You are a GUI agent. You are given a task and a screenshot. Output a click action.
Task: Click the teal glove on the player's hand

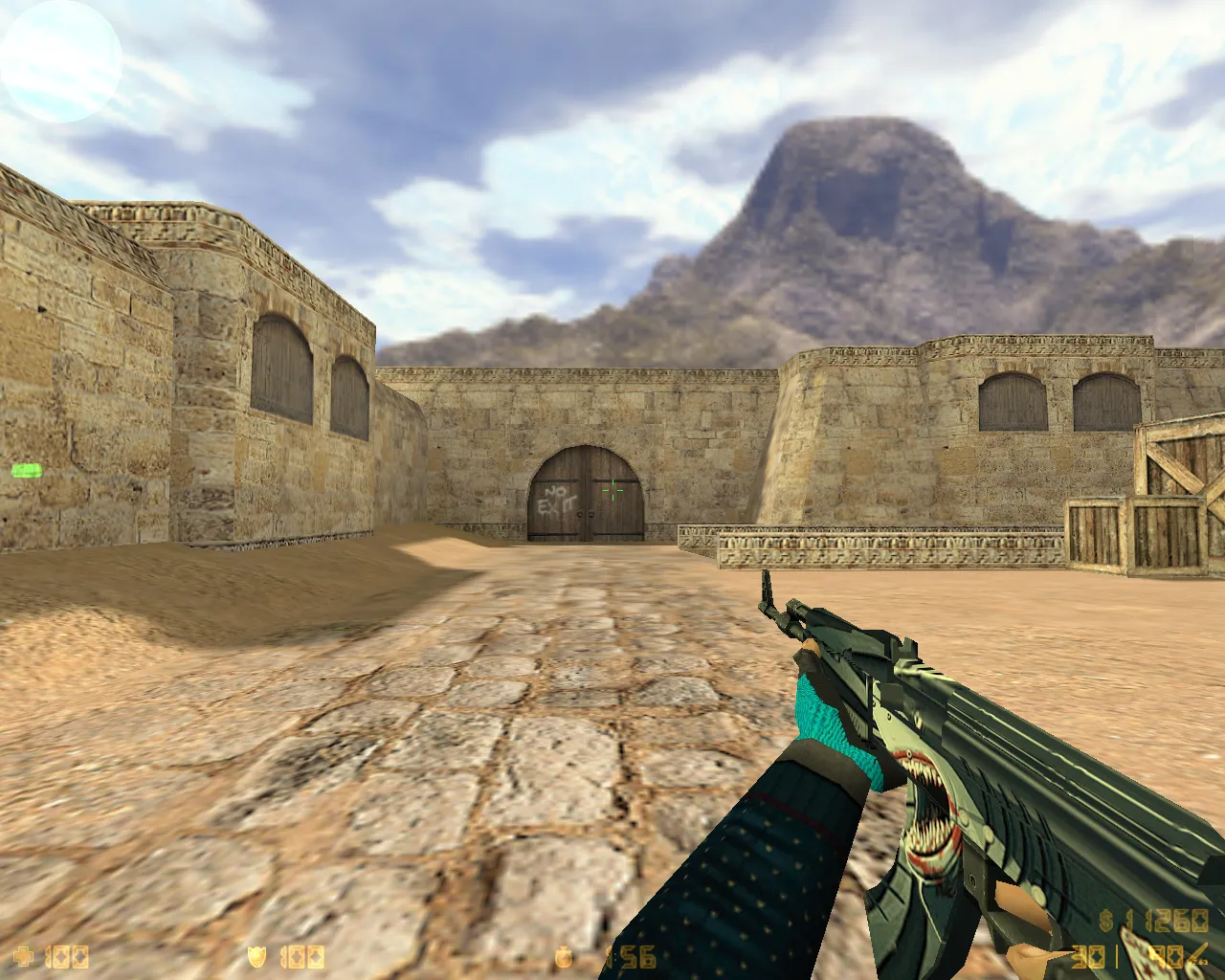click(828, 727)
